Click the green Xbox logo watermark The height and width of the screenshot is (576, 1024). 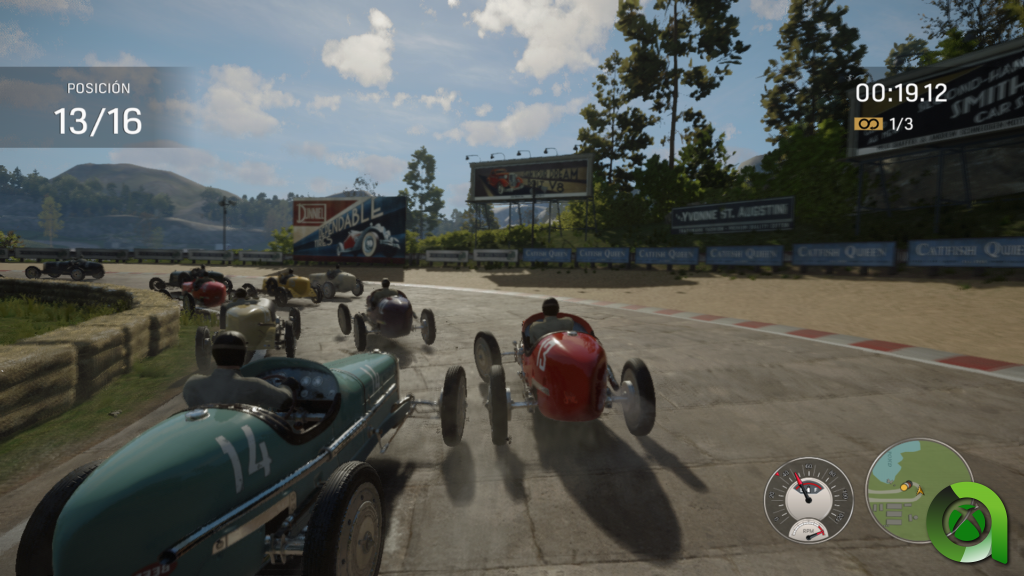[x=966, y=522]
